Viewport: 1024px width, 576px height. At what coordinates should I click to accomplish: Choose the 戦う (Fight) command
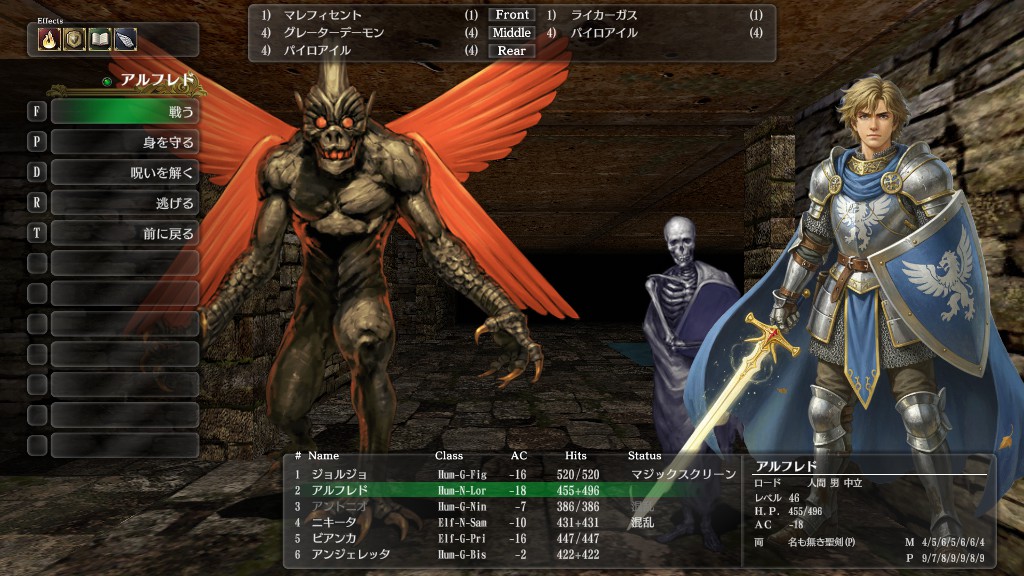[124, 111]
